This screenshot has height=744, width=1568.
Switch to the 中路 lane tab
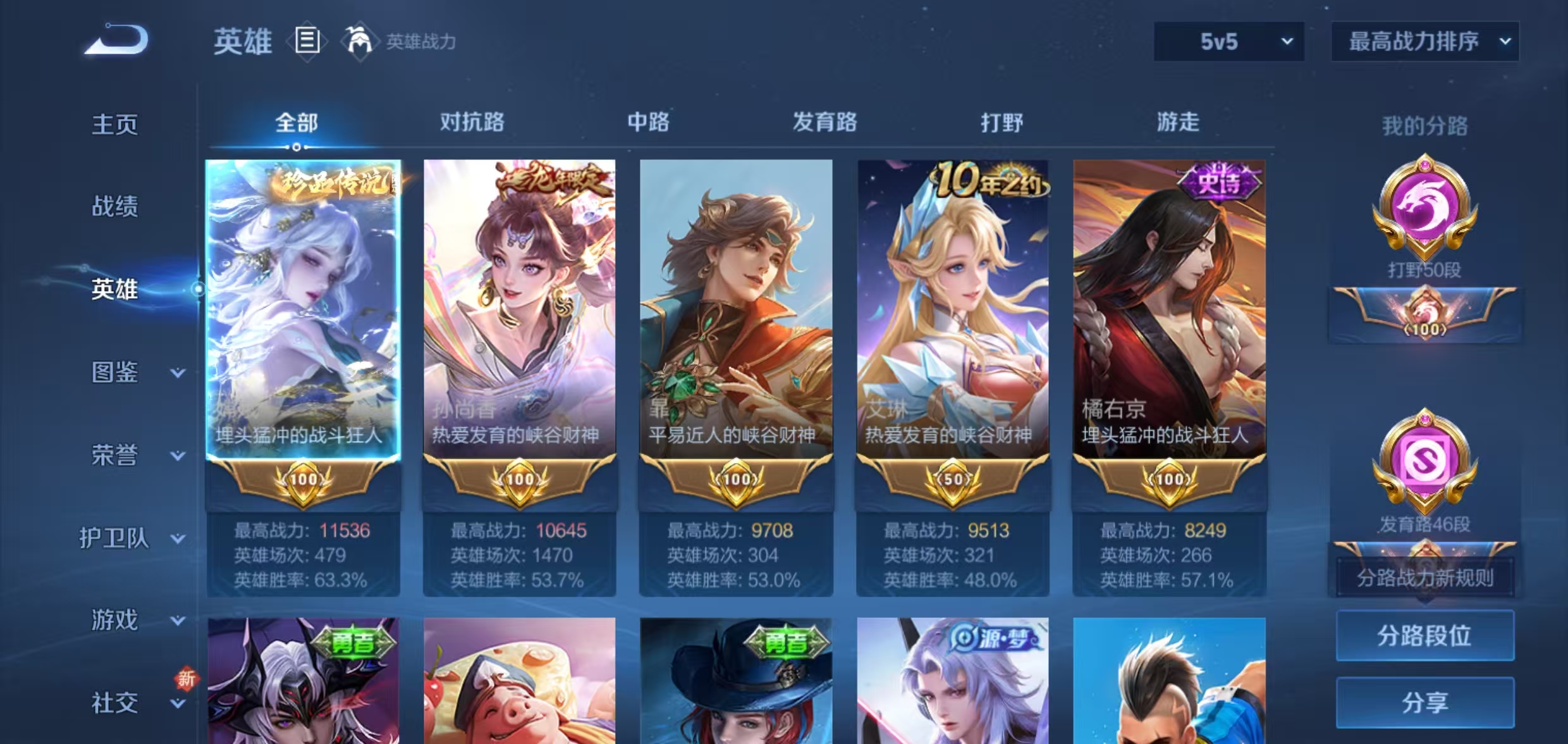click(x=646, y=123)
